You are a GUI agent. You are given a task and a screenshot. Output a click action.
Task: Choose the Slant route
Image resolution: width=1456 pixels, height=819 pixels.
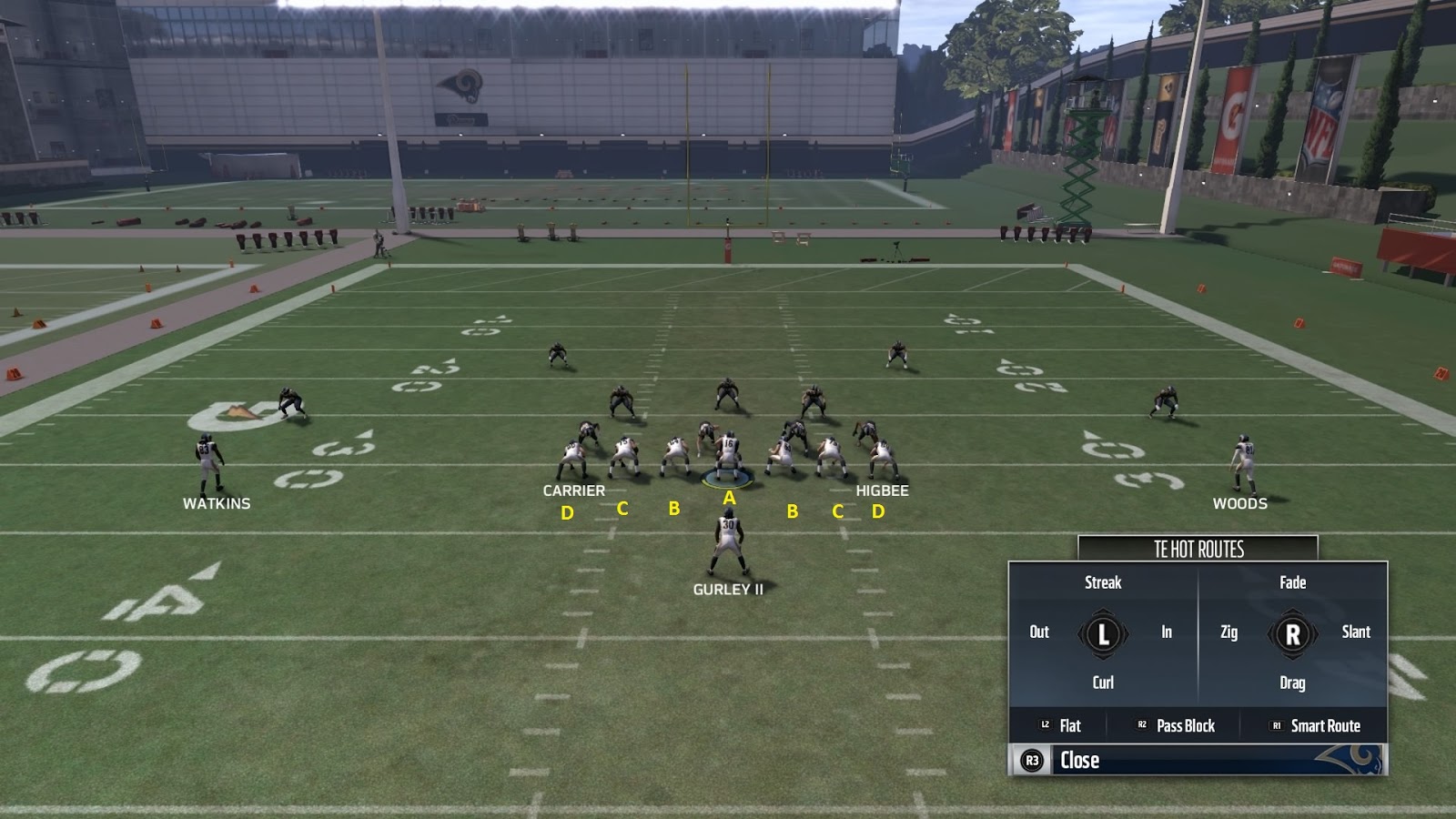tap(1356, 632)
